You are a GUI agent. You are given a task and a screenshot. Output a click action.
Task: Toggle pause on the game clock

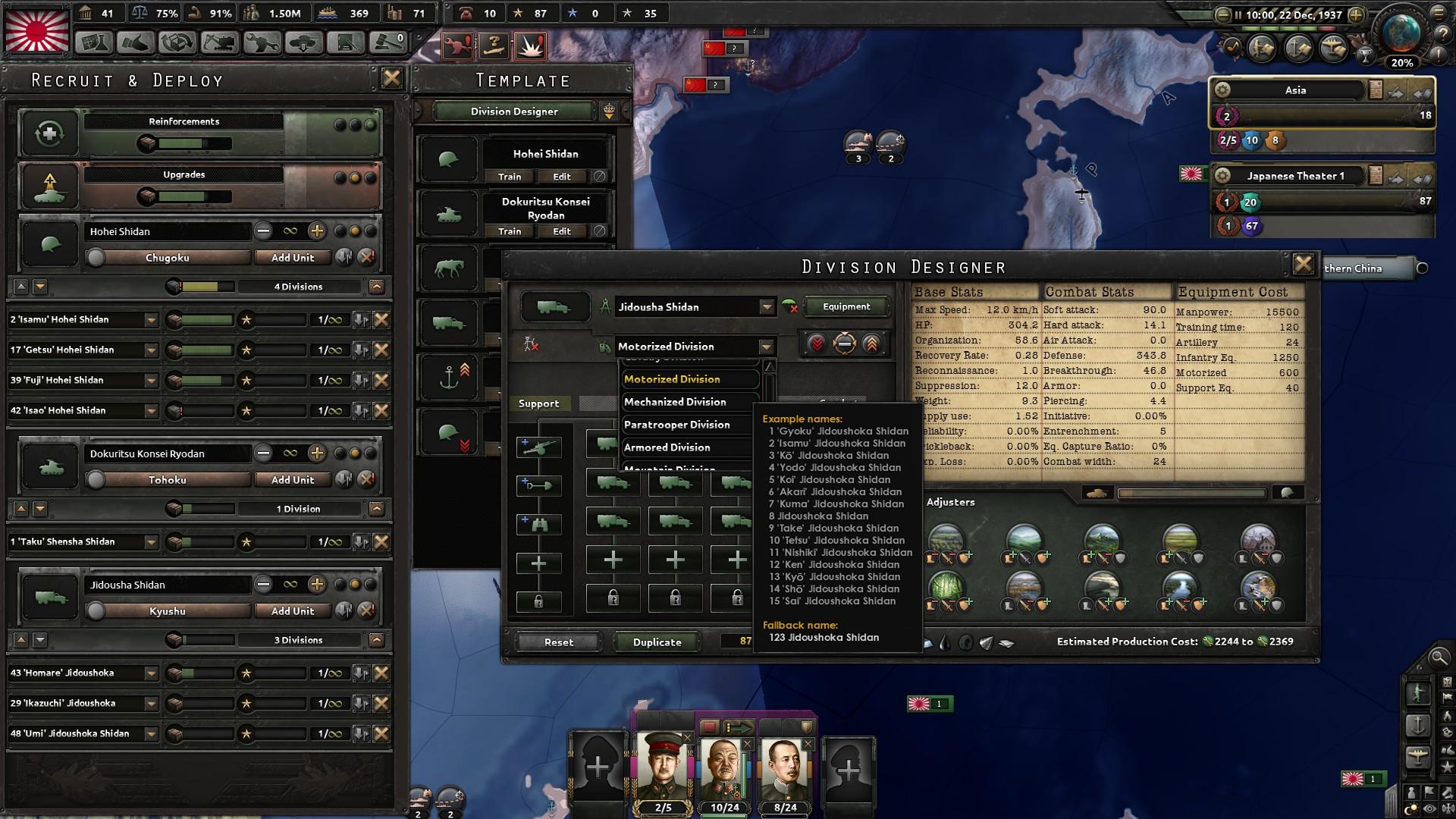1238,14
